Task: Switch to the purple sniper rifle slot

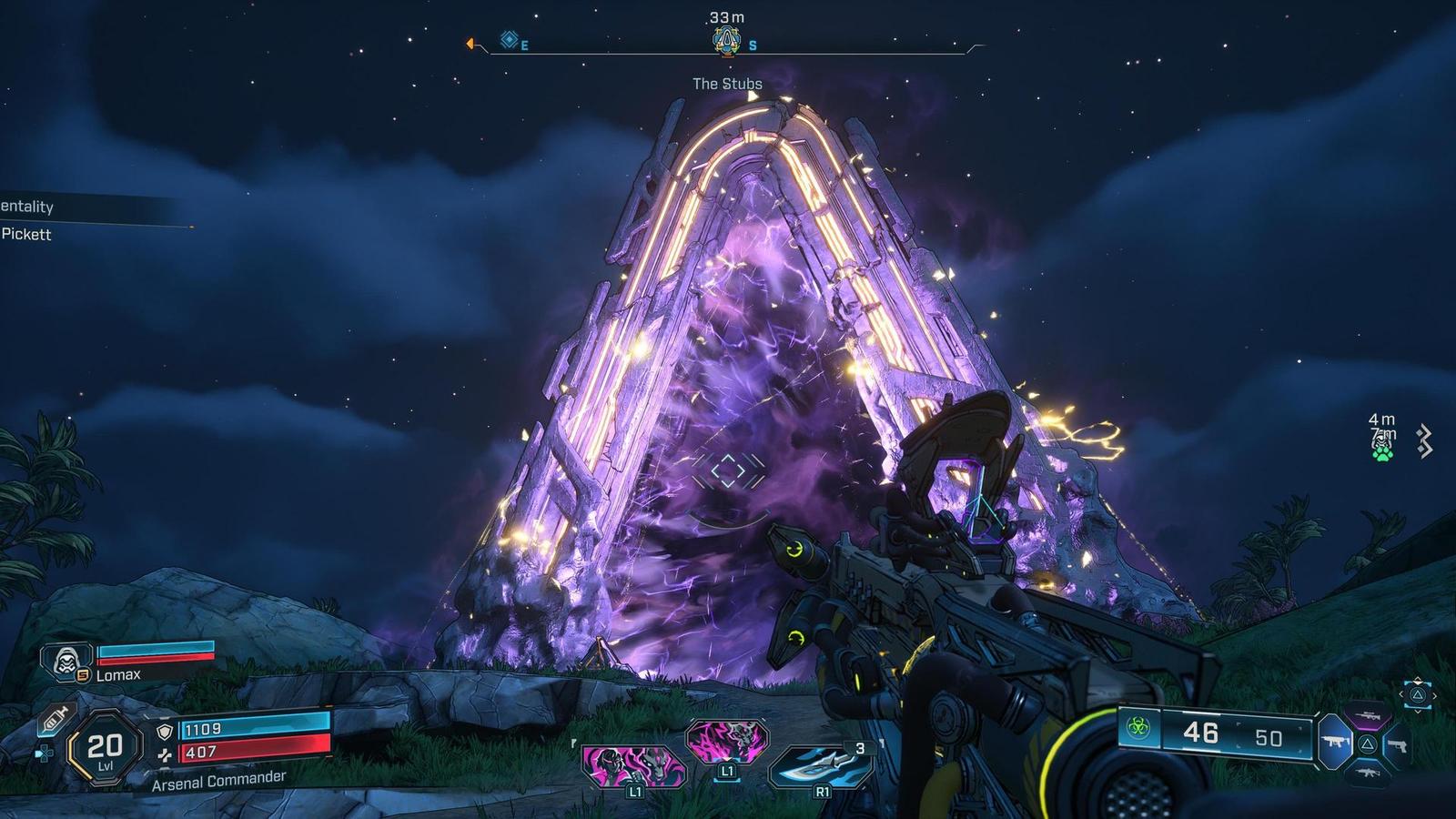Action: pyautogui.click(x=1368, y=716)
